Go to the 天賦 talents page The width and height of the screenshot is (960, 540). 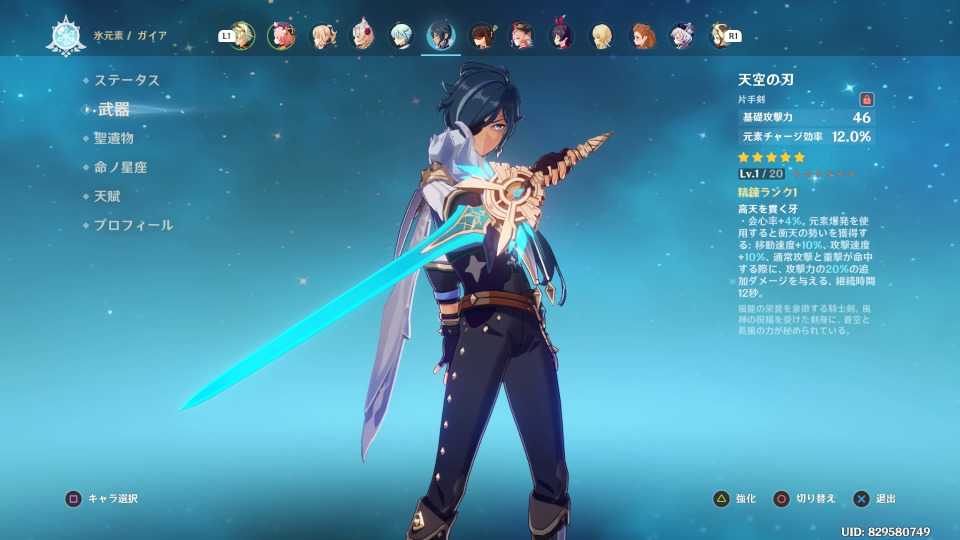(x=107, y=196)
